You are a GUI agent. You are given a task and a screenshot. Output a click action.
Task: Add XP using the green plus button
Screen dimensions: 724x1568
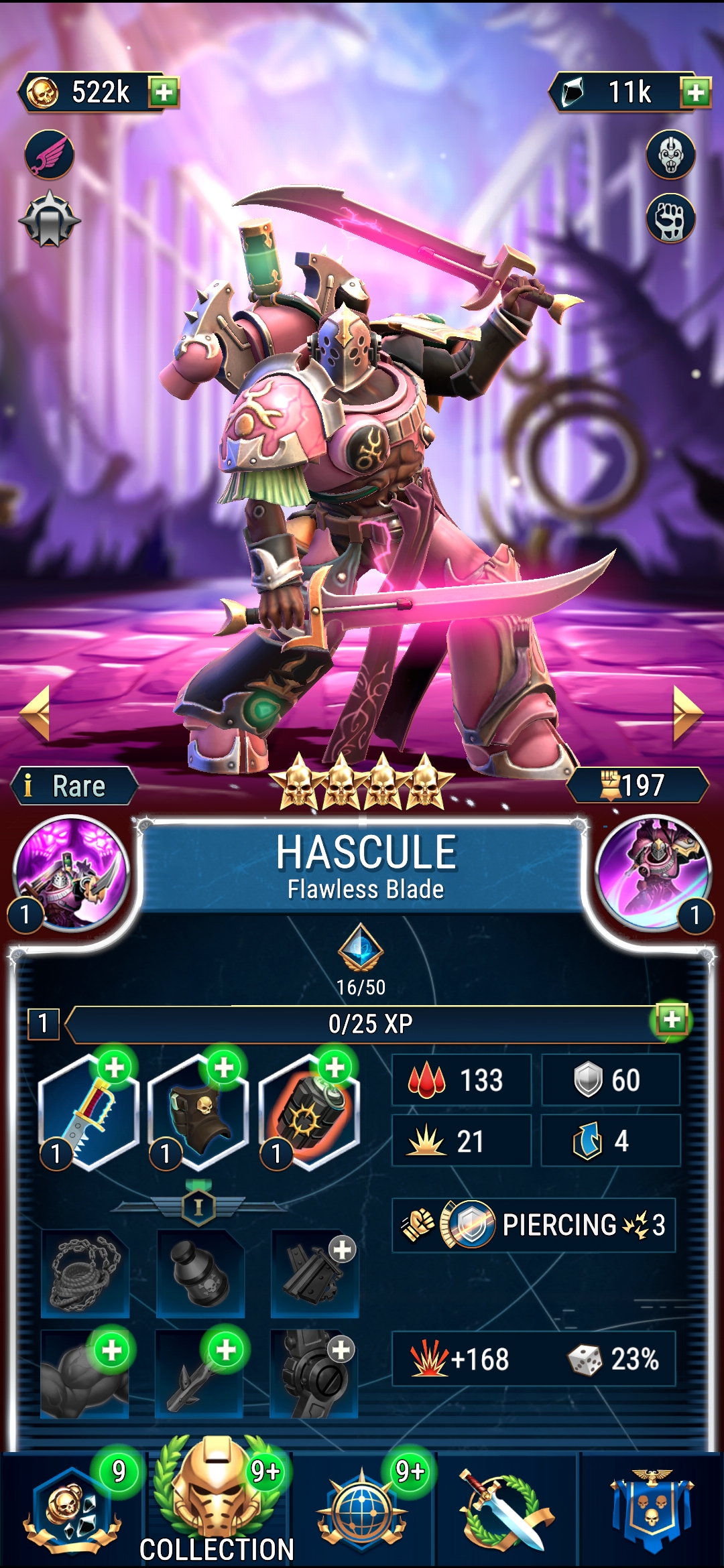click(672, 1020)
